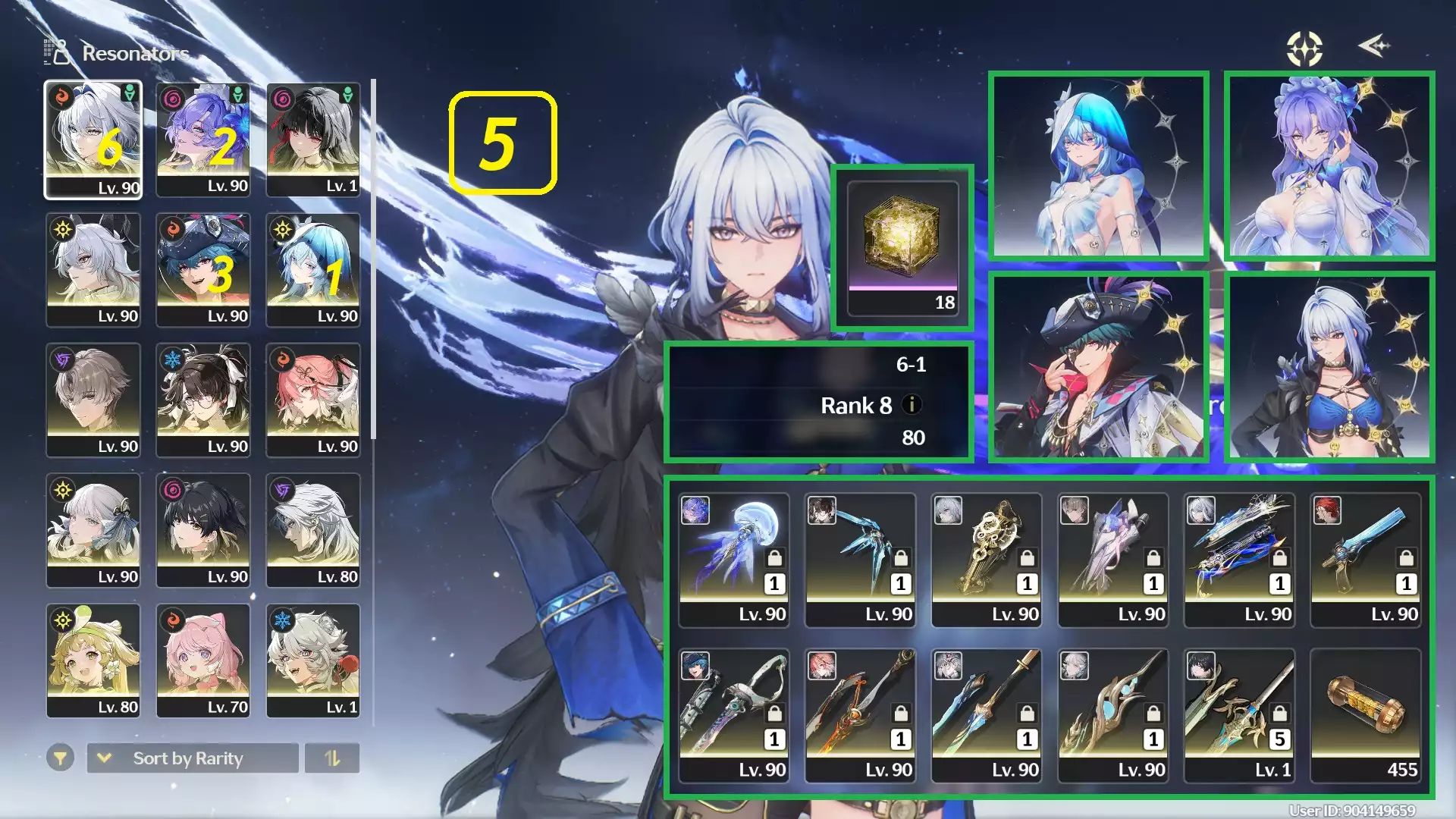Click the star-compass targeting icon at top right
Image resolution: width=1456 pixels, height=819 pixels.
1304,48
